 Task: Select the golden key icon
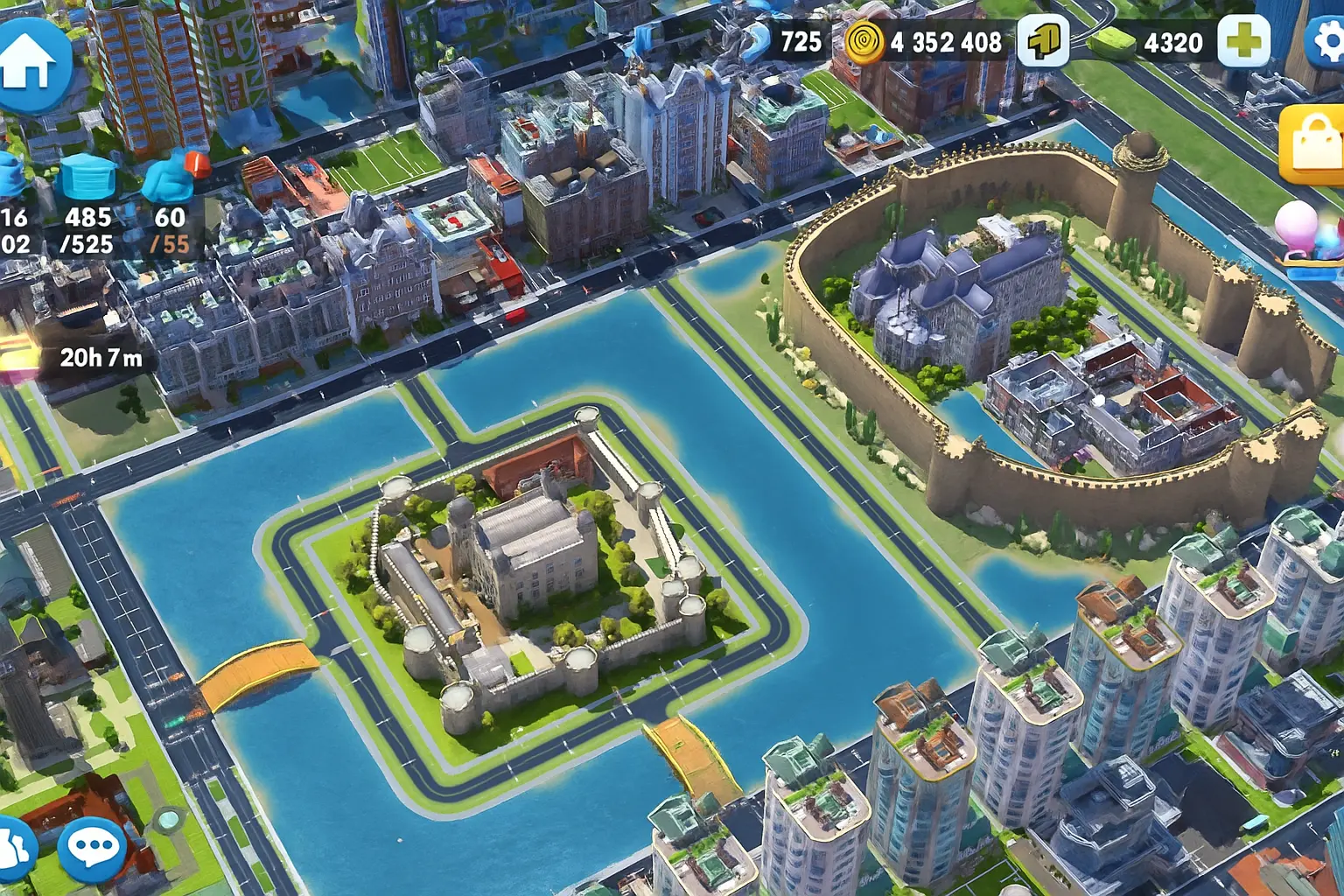1043,41
